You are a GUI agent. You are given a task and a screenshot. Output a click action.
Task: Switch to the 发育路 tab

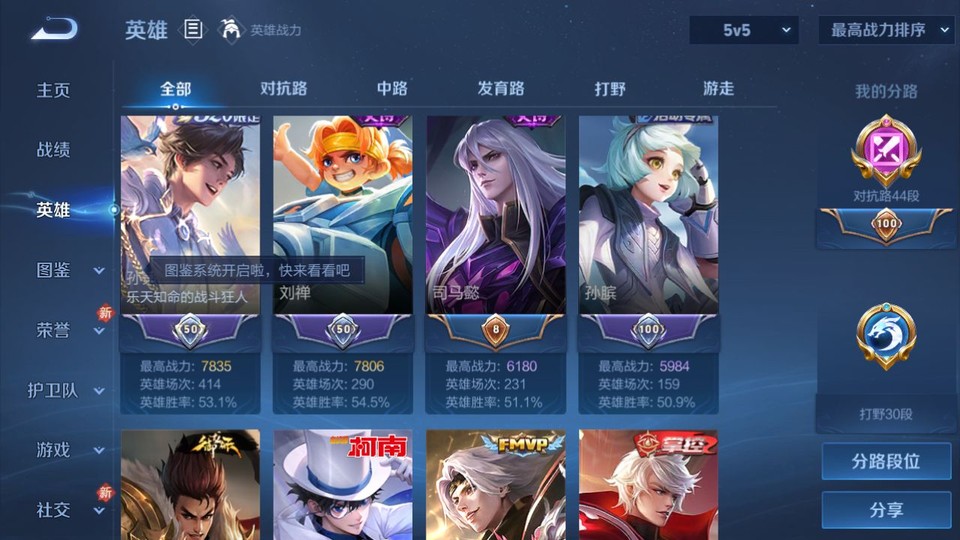[x=500, y=89]
